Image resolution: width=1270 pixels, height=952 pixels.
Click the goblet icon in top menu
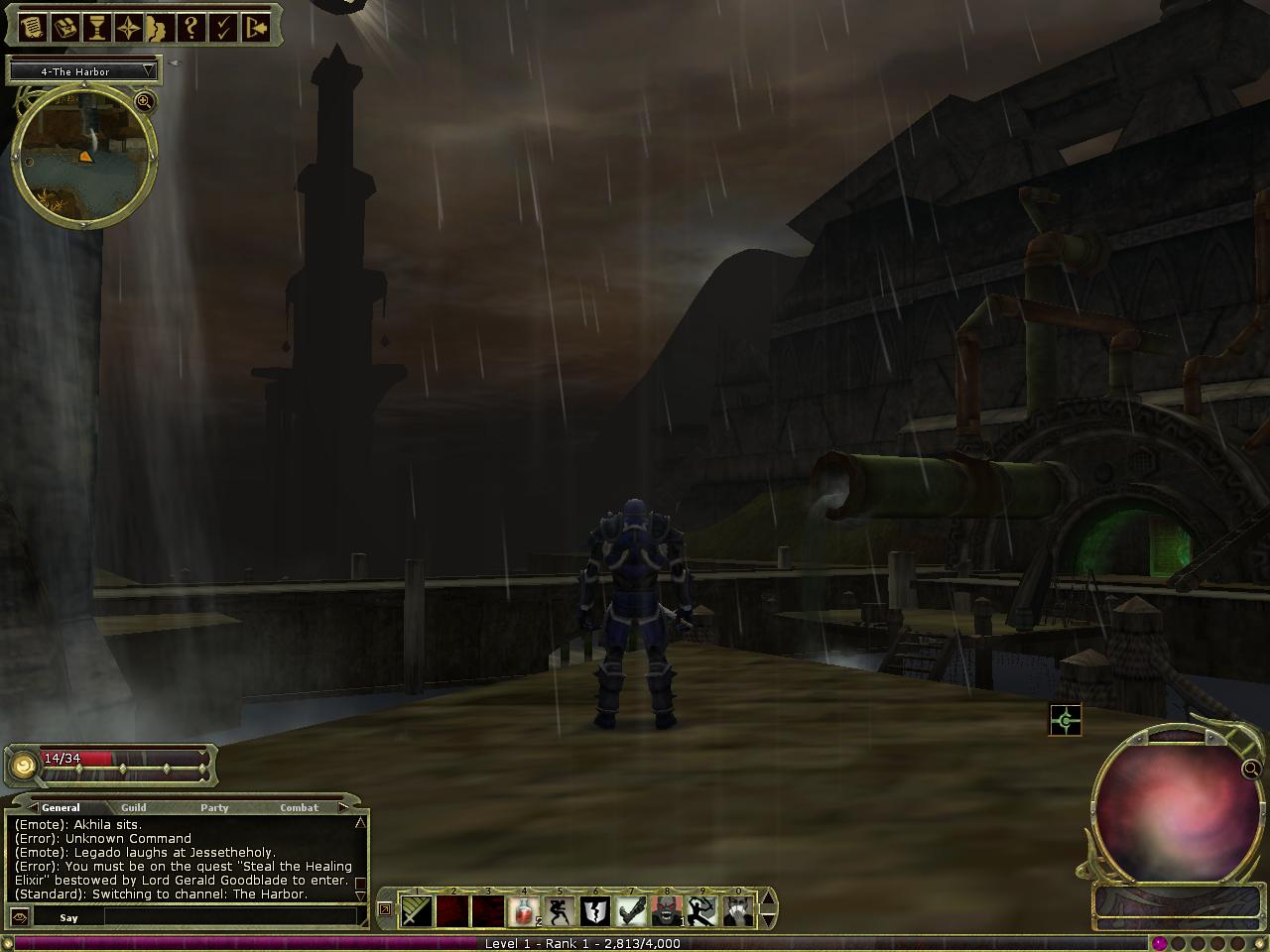click(x=96, y=27)
